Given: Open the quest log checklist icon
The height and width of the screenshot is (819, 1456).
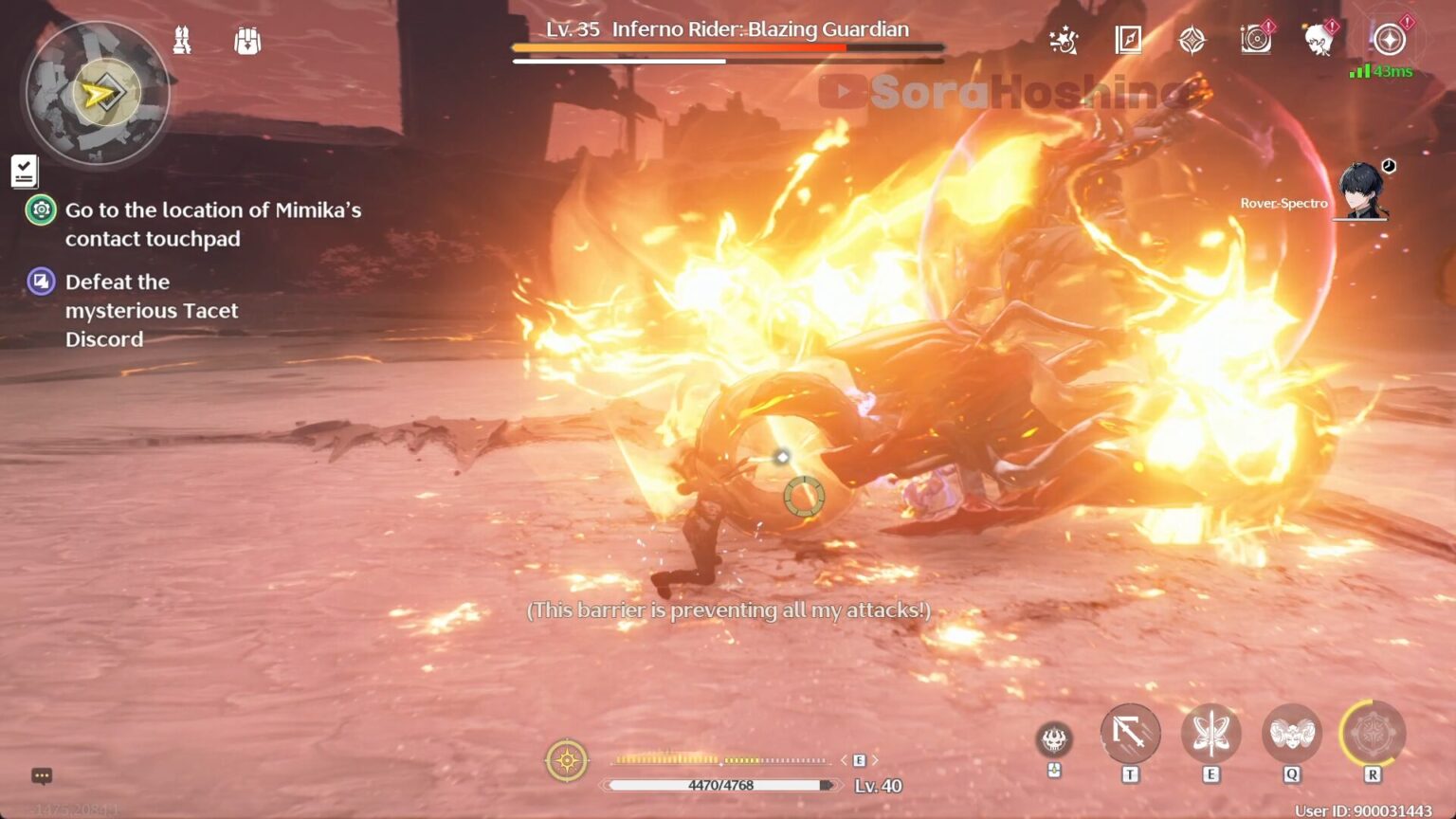Looking at the screenshot, I should 25,172.
